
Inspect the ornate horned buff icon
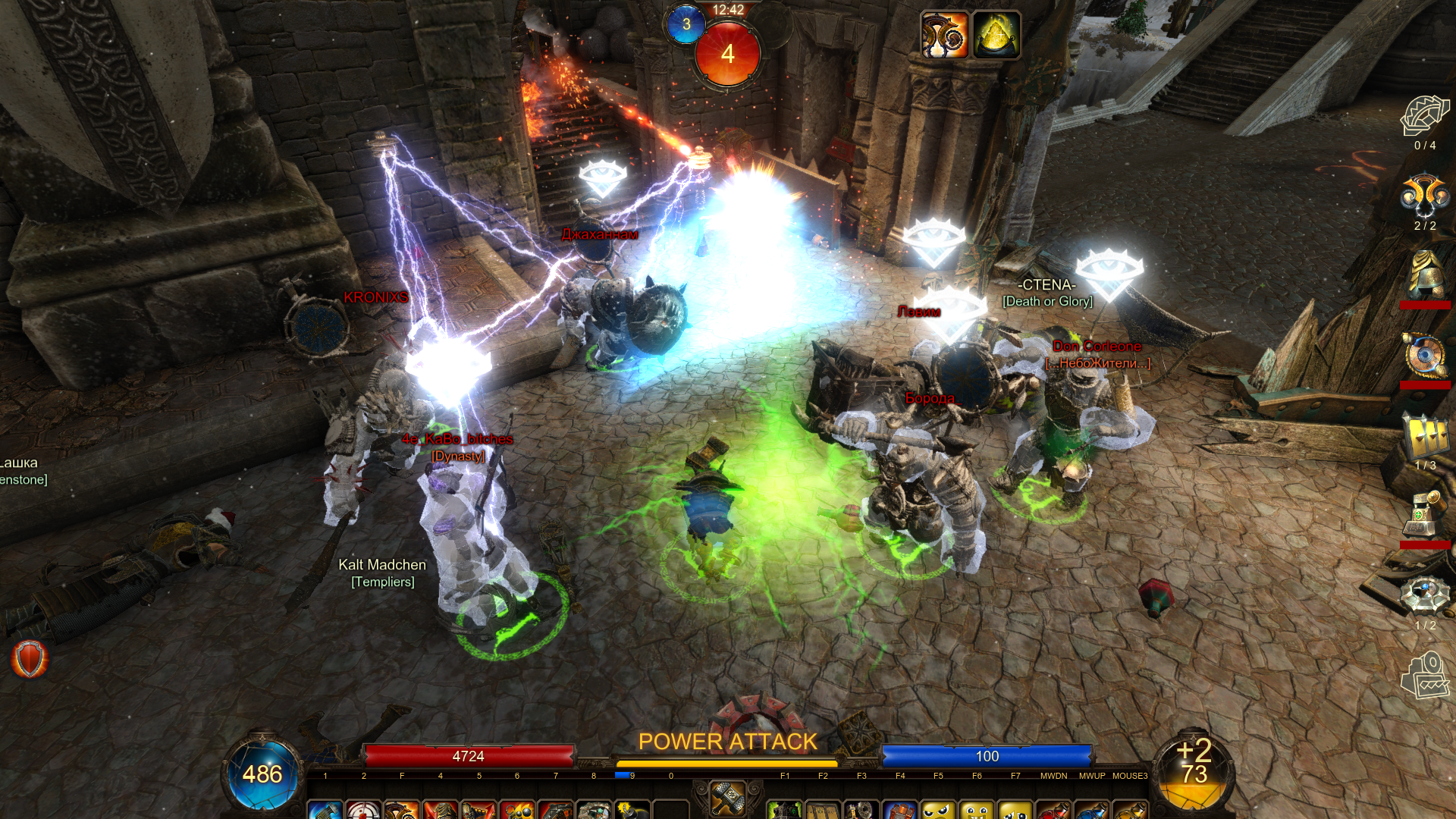point(944,35)
